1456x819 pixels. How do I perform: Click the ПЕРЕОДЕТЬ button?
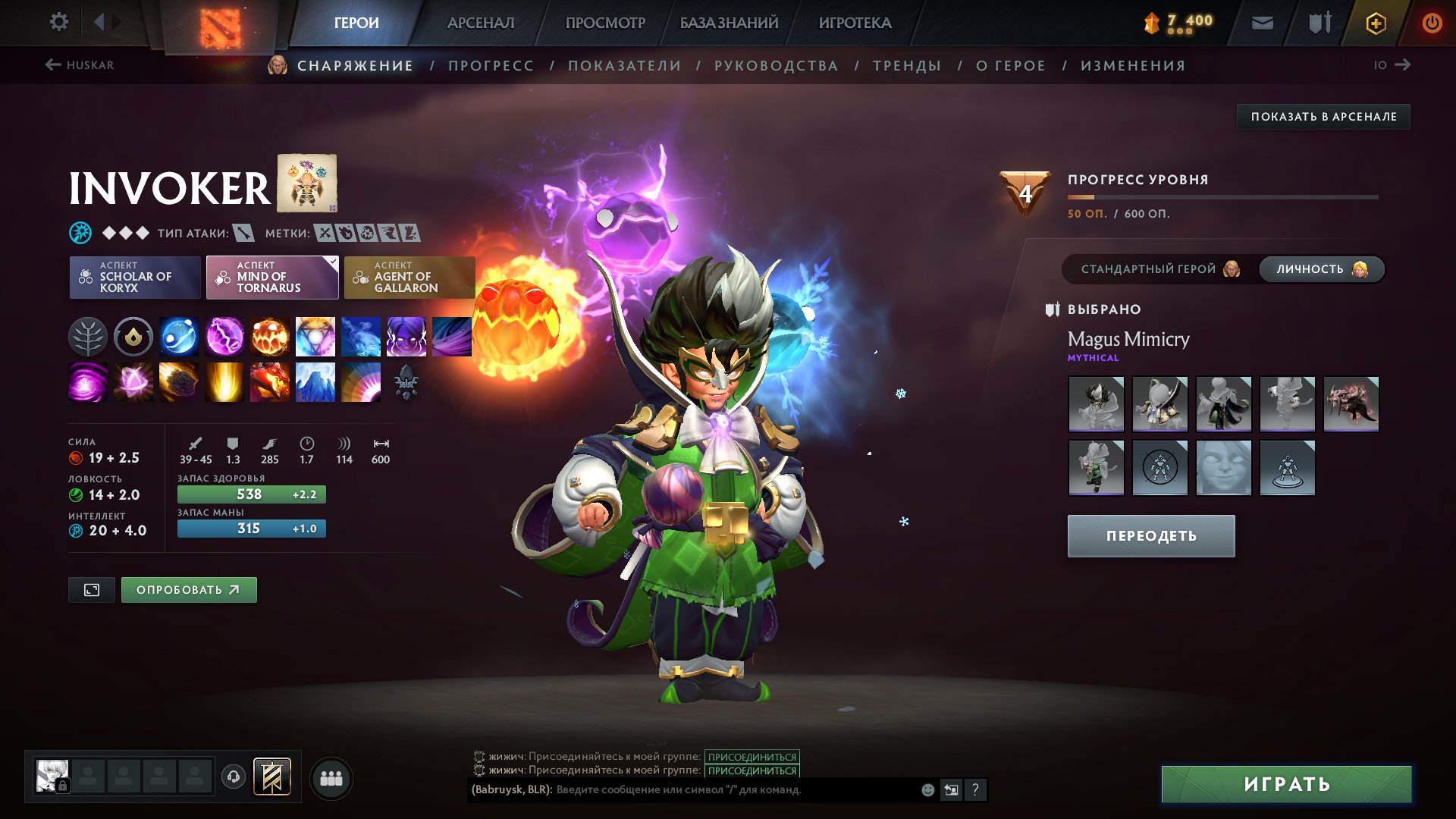(x=1150, y=535)
